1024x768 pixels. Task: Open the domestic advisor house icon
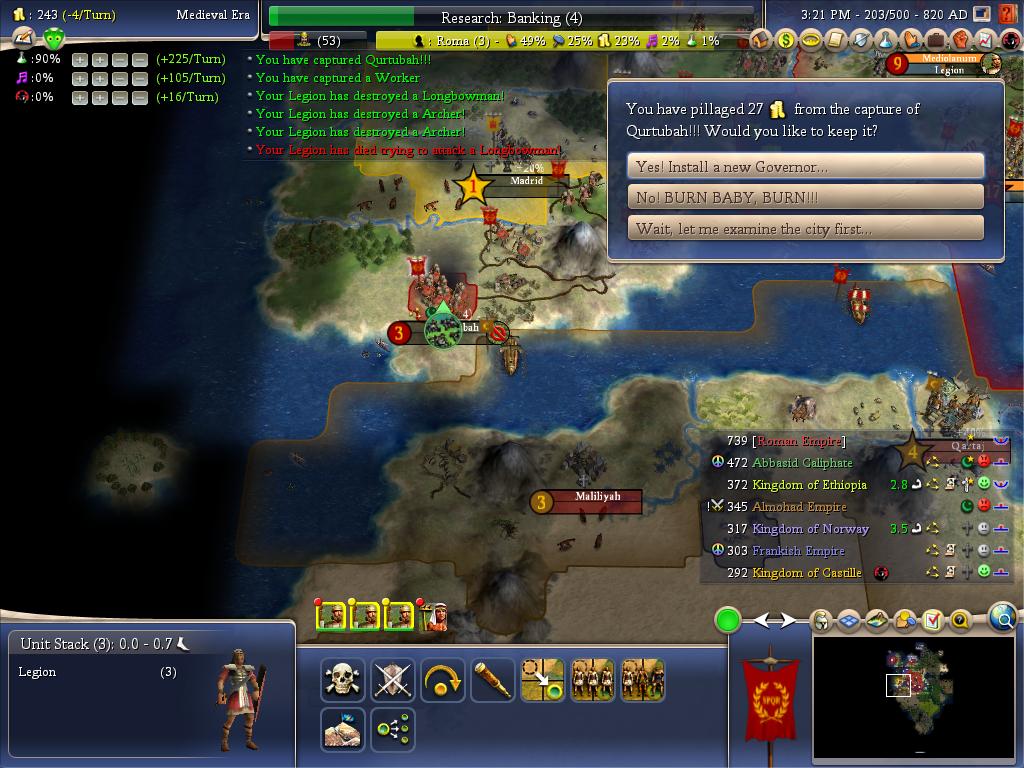pos(761,40)
